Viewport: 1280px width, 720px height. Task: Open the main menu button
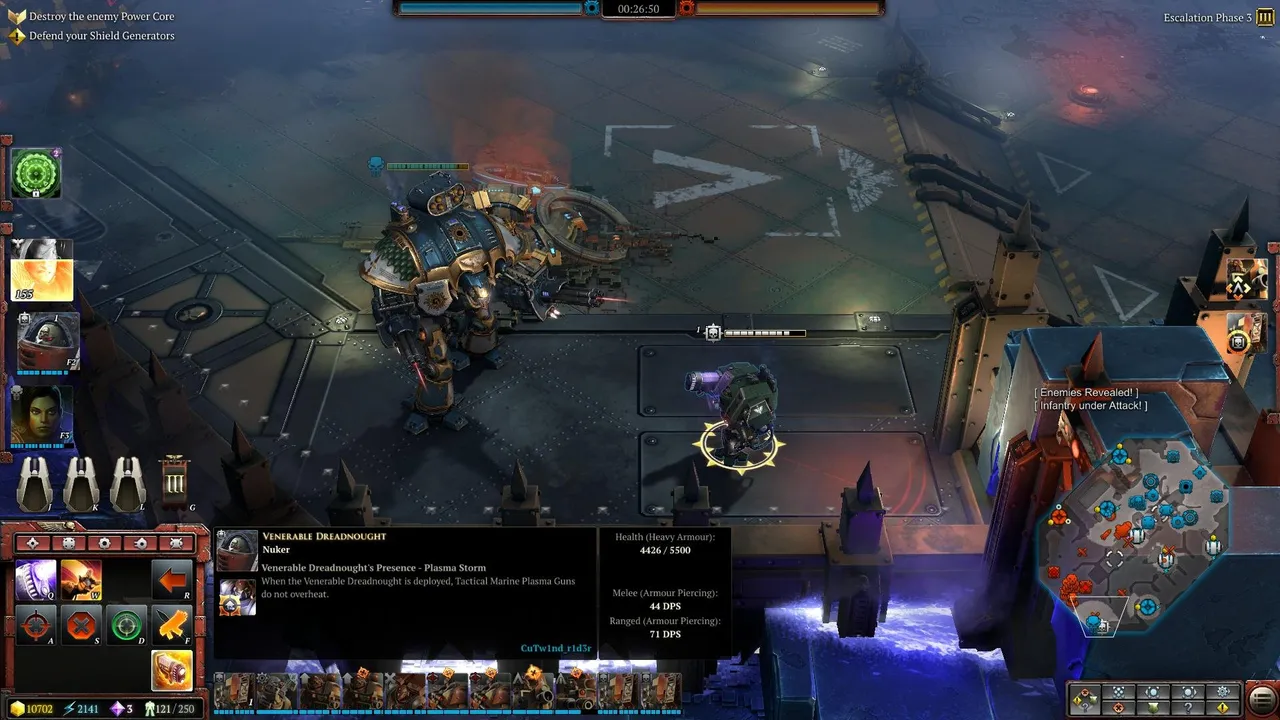tap(1262, 698)
